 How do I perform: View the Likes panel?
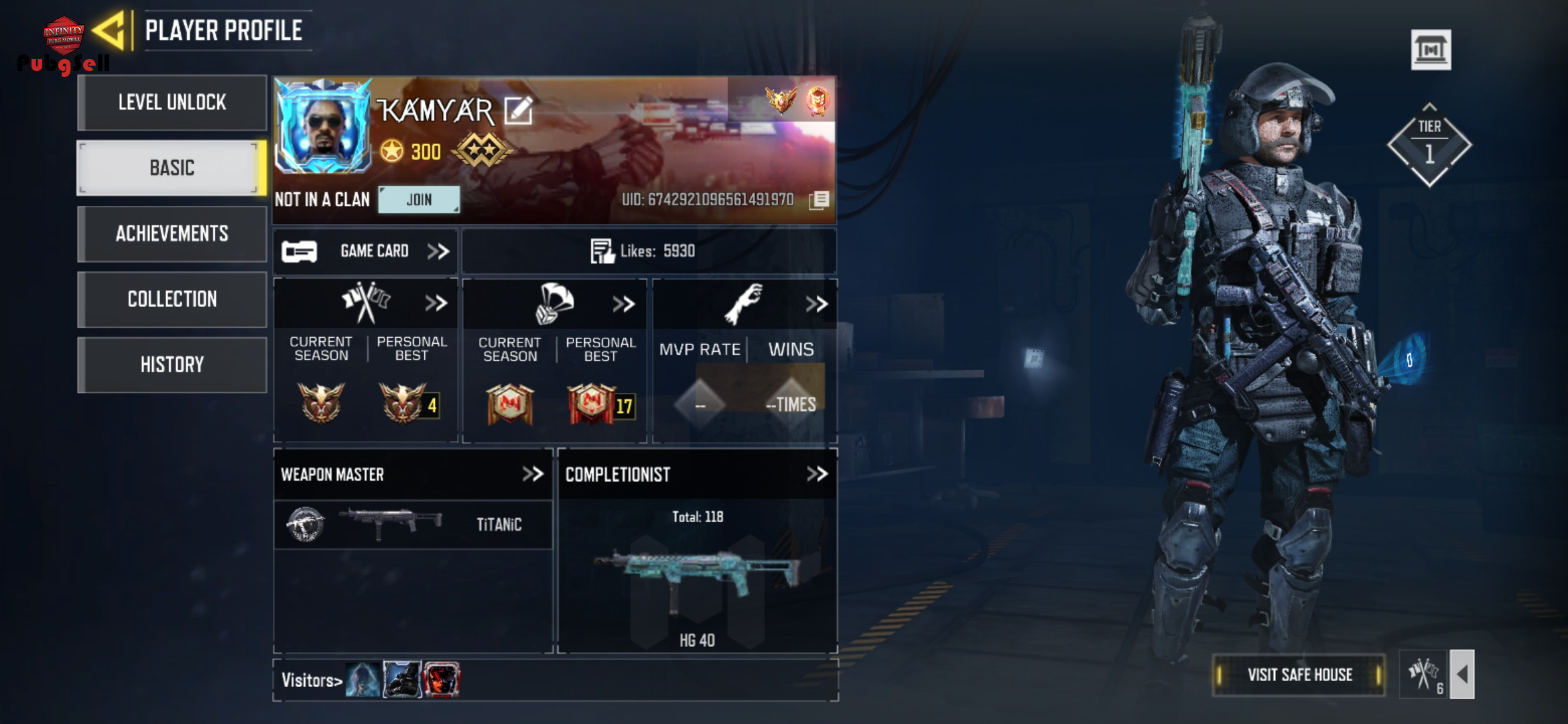click(x=649, y=251)
